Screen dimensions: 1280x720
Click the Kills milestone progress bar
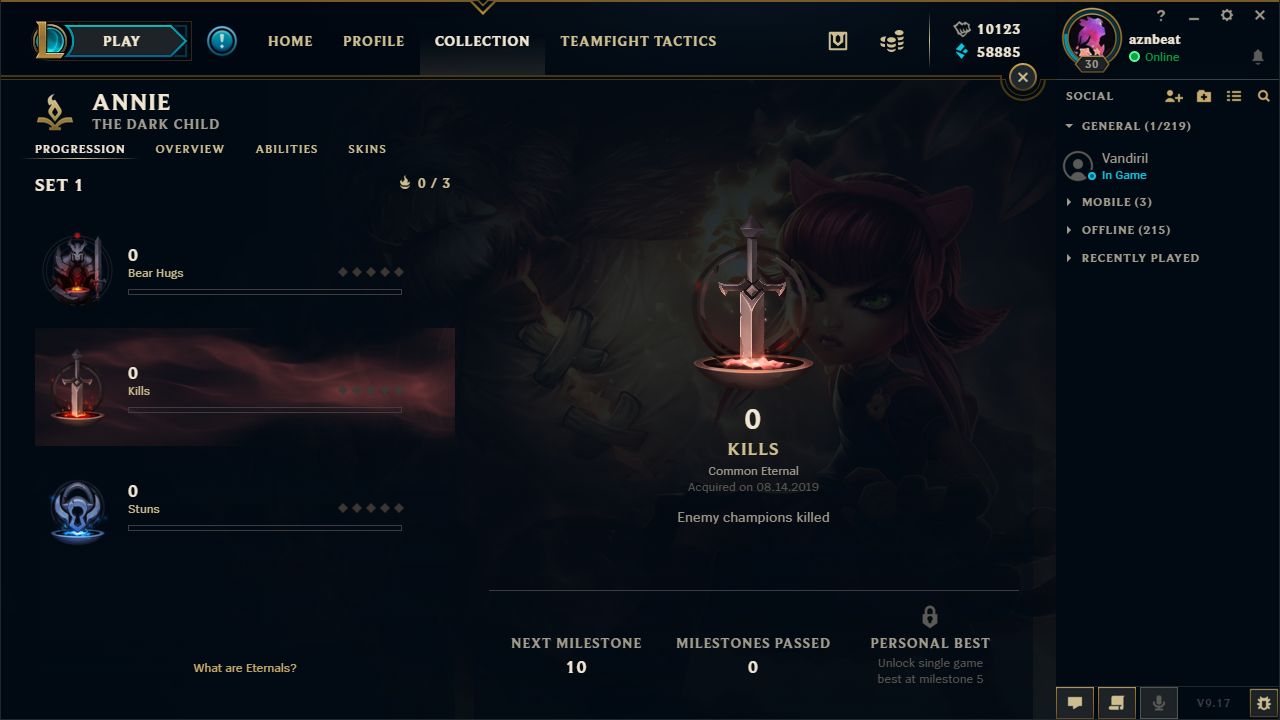tap(265, 409)
